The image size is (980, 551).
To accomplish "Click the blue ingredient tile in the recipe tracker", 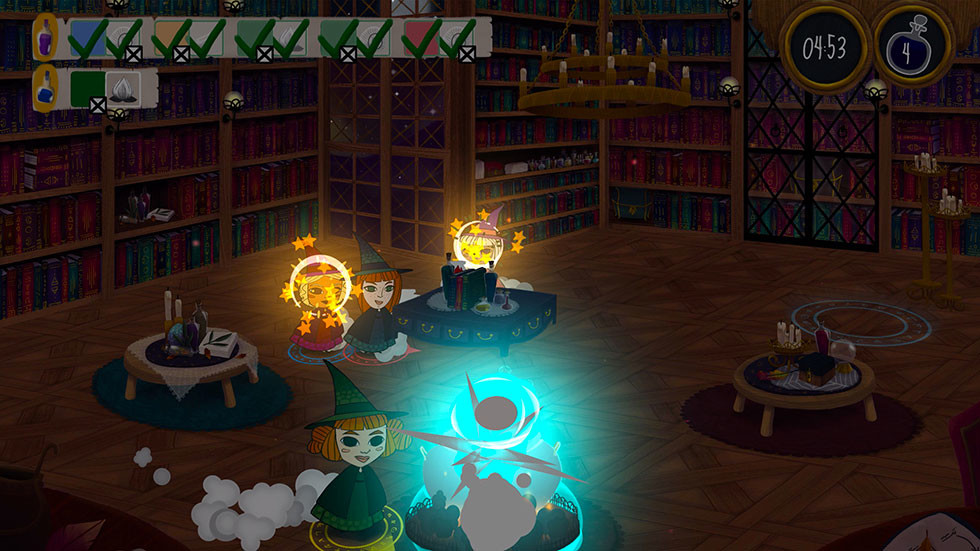I will click(x=87, y=38).
